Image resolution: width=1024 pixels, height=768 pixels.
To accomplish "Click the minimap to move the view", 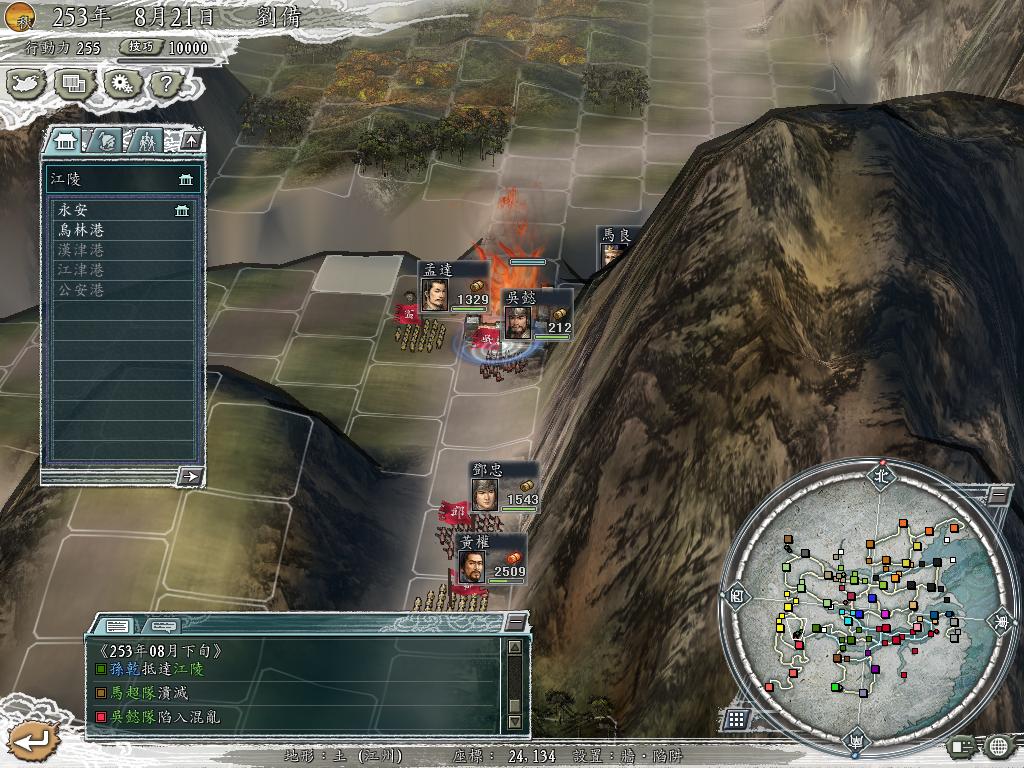I will coord(858,600).
